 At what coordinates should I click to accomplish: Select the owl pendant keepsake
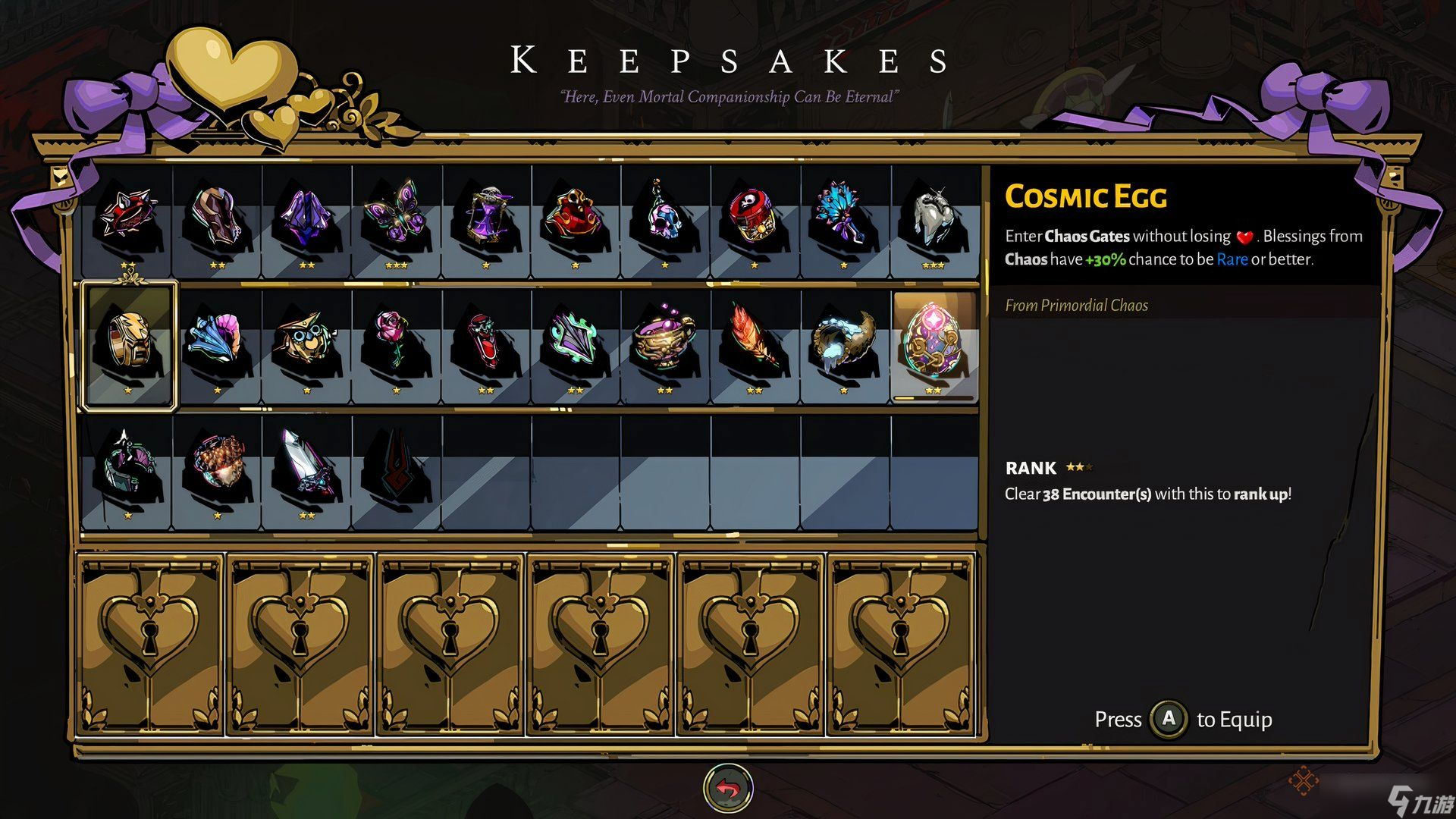click(307, 346)
